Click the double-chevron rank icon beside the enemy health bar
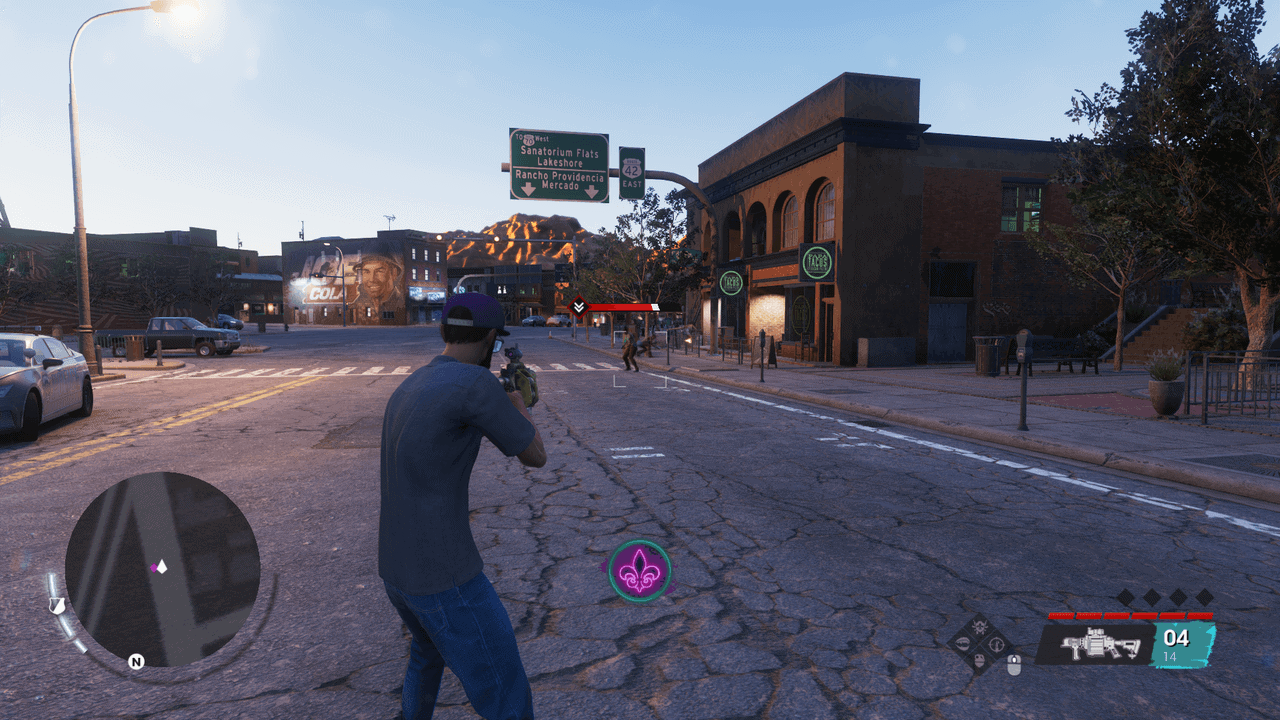The image size is (1280, 720). 578,309
